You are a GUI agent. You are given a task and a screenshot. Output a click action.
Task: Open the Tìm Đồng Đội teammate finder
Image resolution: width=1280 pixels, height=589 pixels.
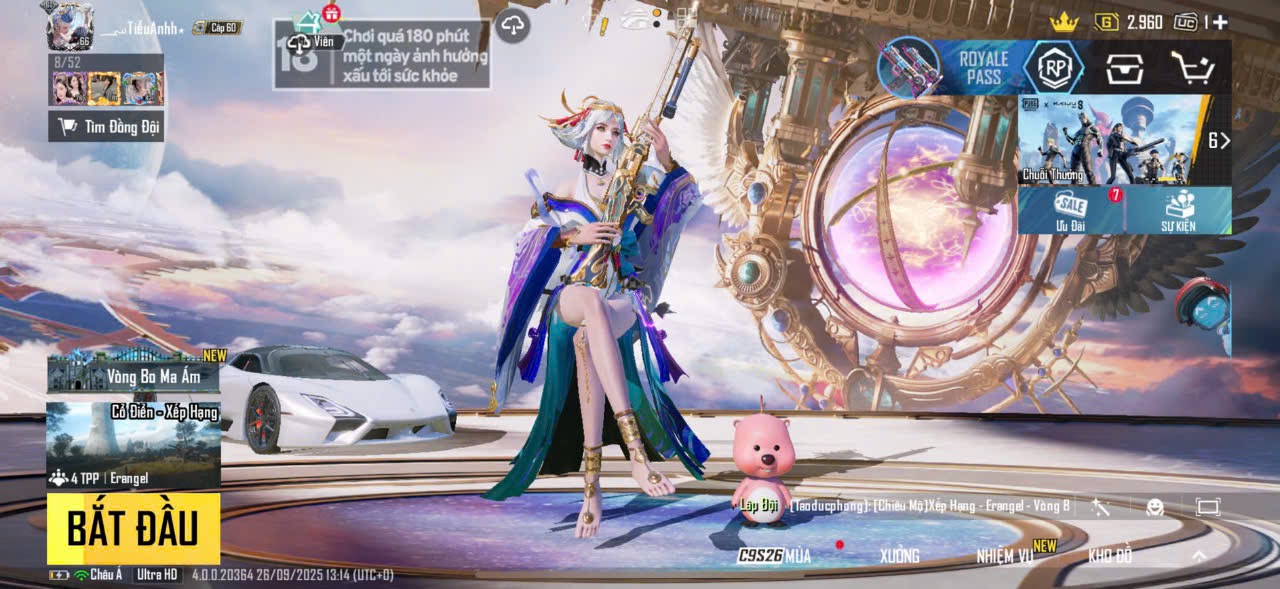[x=106, y=126]
